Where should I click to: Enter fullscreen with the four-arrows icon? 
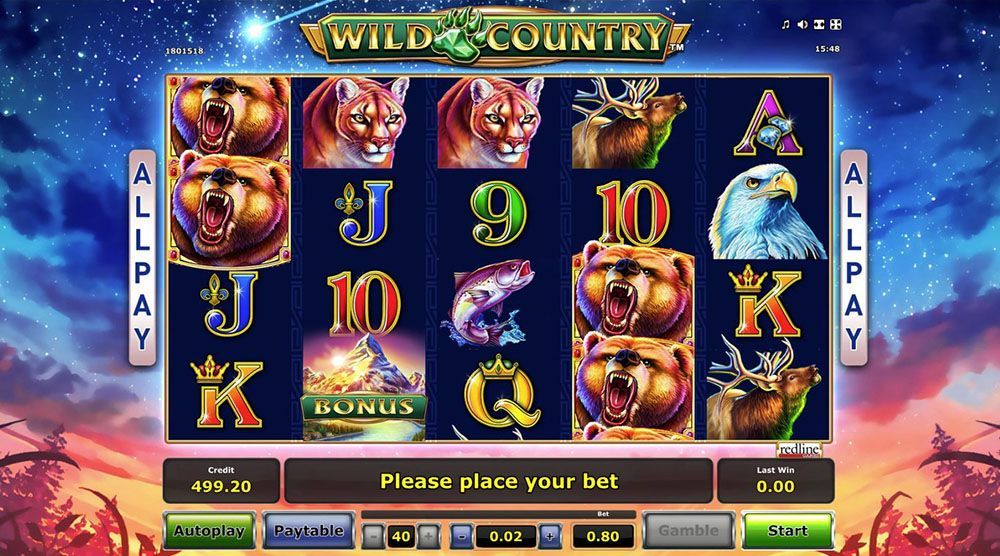836,25
